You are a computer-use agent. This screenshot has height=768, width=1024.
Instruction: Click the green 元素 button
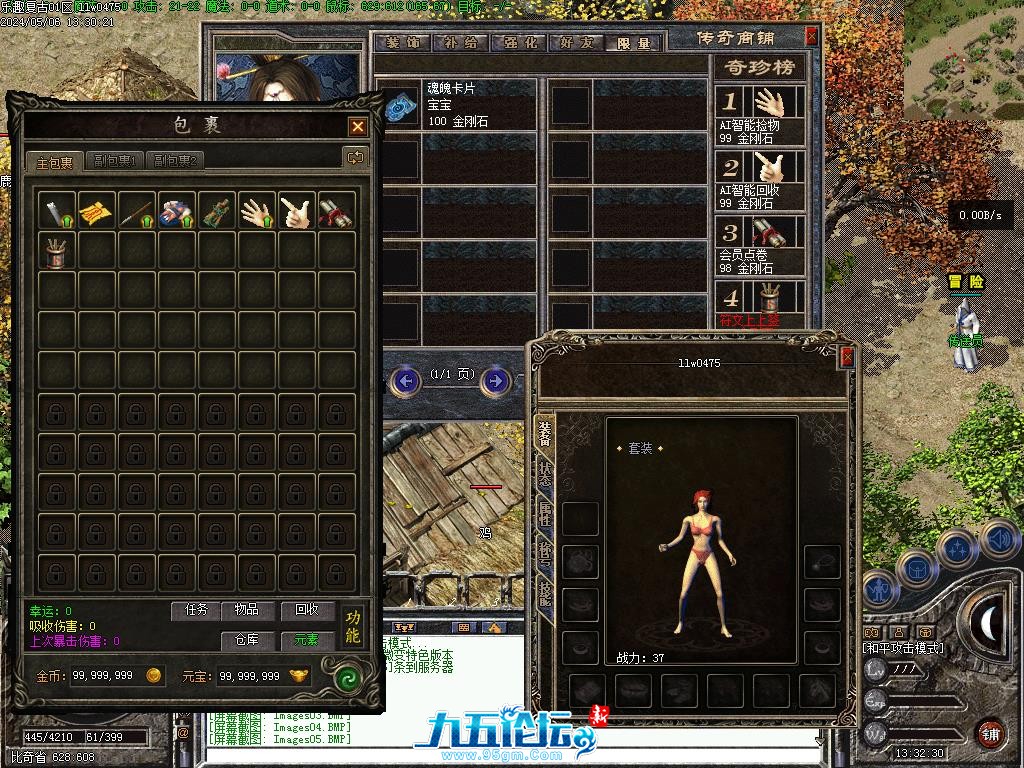click(300, 639)
